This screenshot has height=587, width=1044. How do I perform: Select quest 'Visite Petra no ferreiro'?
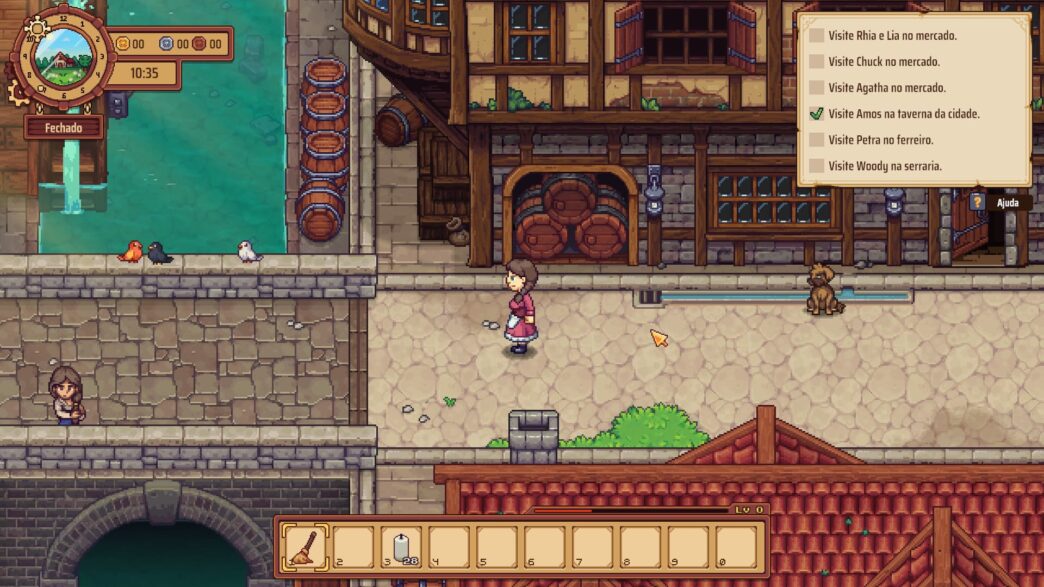(880, 140)
